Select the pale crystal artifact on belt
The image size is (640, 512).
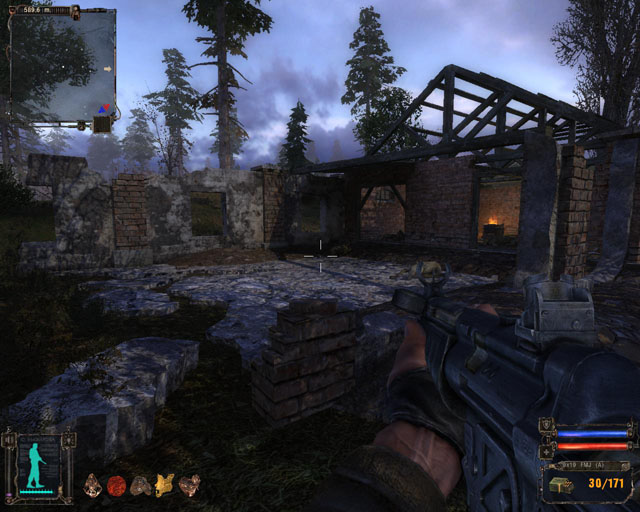pos(93,486)
